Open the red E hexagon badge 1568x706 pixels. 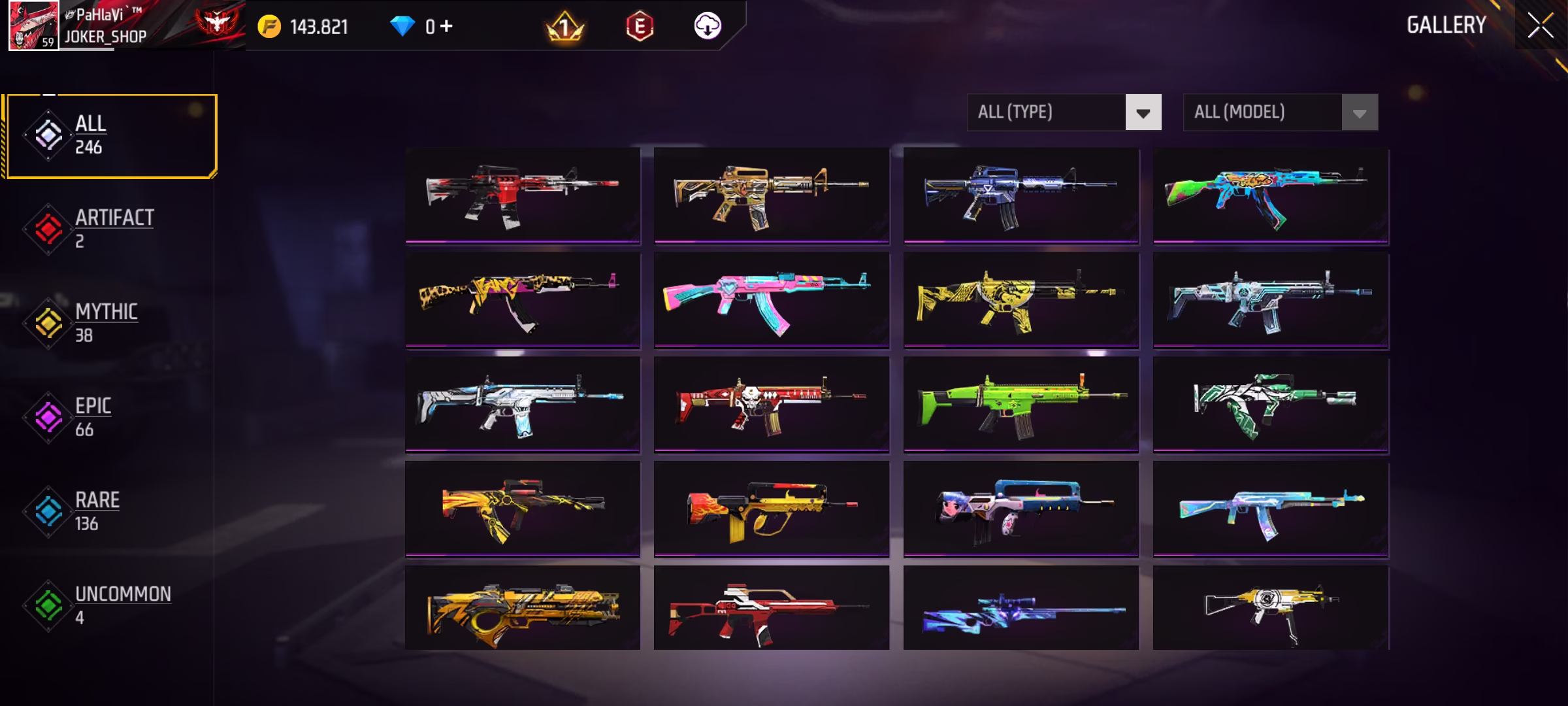pos(640,26)
